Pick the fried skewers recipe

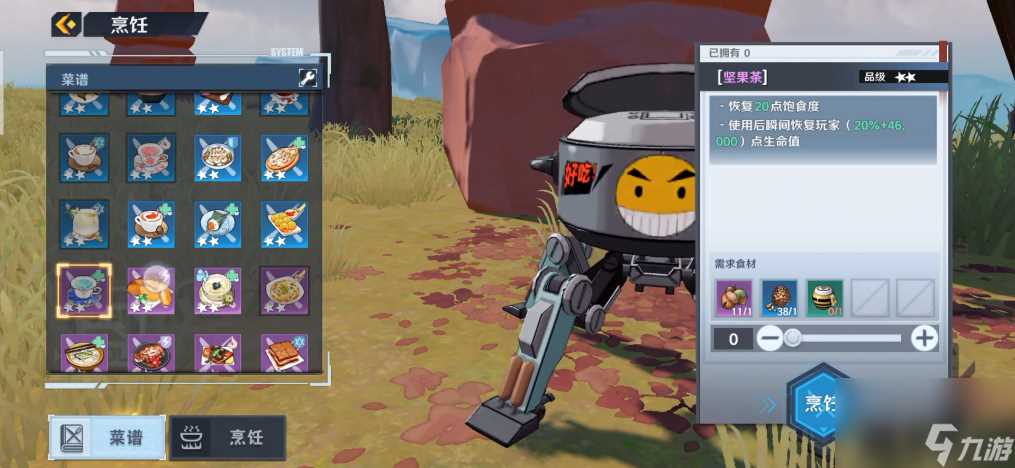pyautogui.click(x=284, y=224)
